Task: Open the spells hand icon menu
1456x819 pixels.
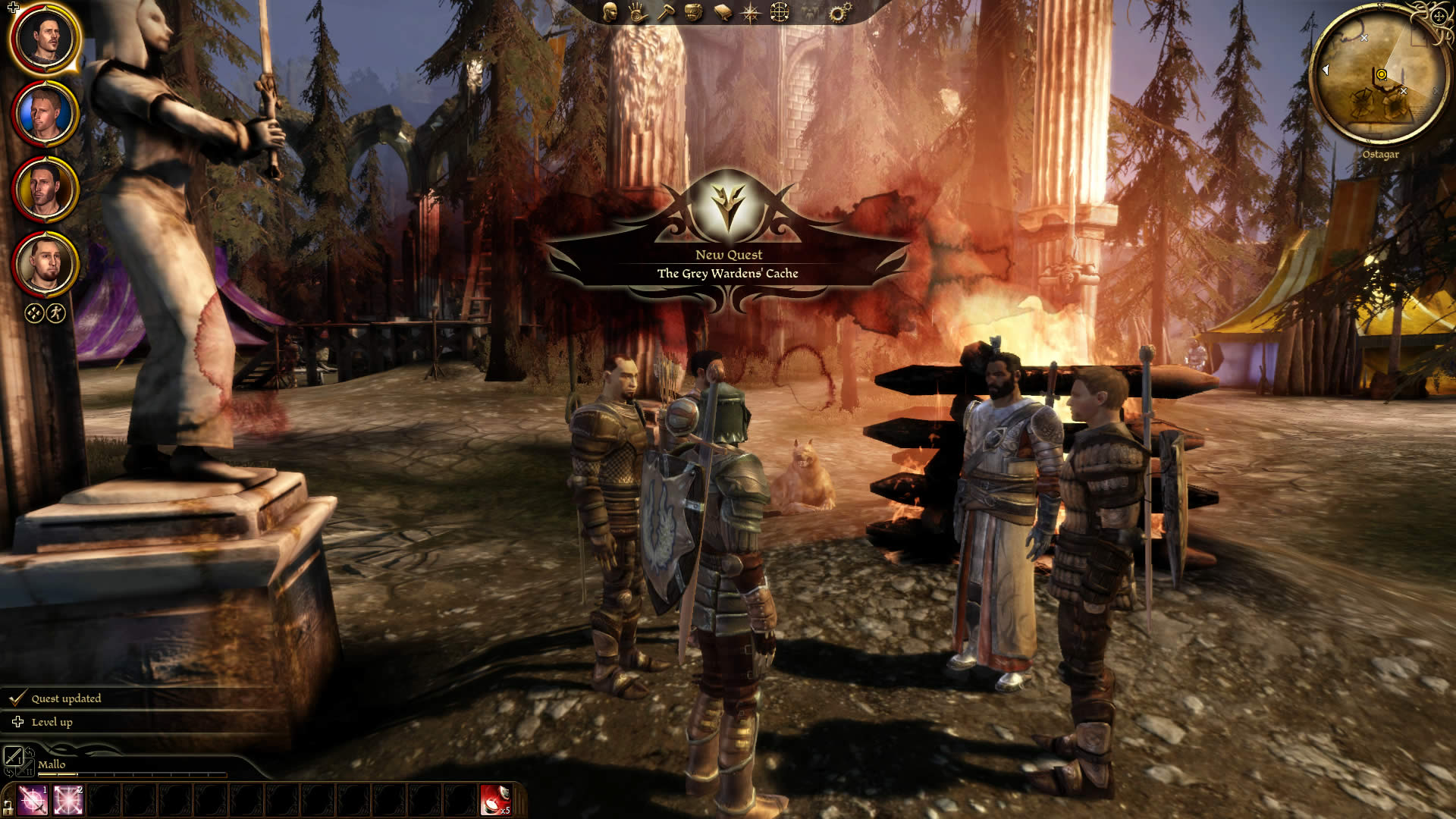Action: click(637, 12)
